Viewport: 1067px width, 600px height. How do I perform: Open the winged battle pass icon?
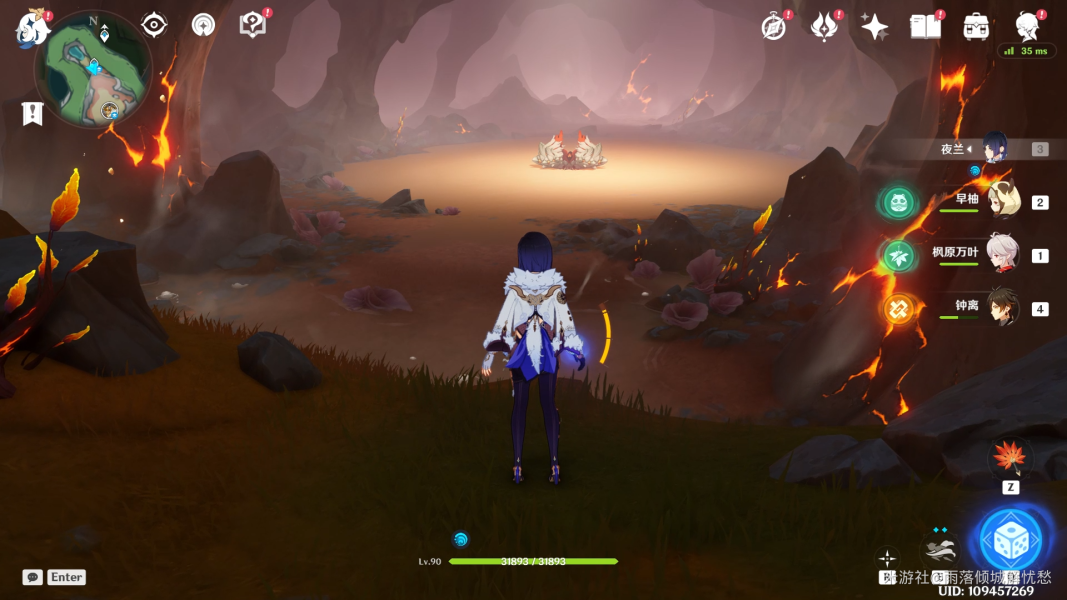pos(824,27)
